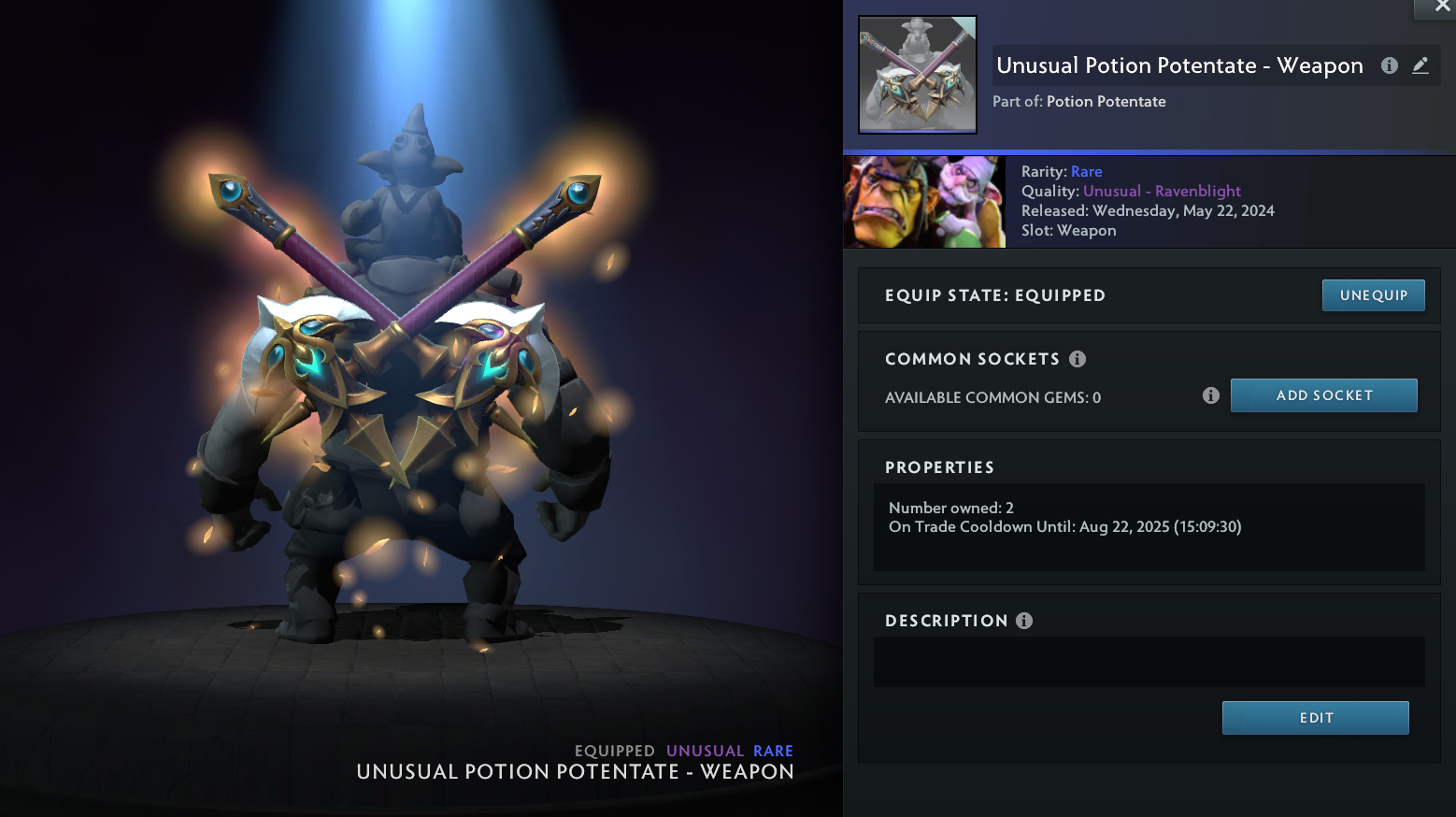This screenshot has height=817, width=1456.
Task: Click the Add Socket button
Action: (x=1323, y=395)
